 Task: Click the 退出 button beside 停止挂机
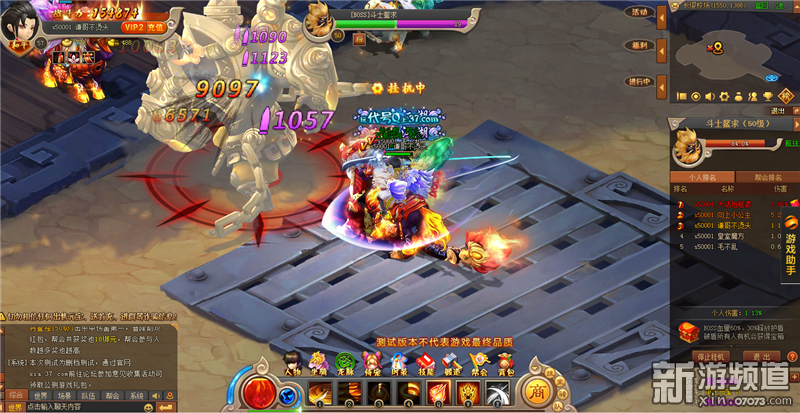click(x=761, y=356)
